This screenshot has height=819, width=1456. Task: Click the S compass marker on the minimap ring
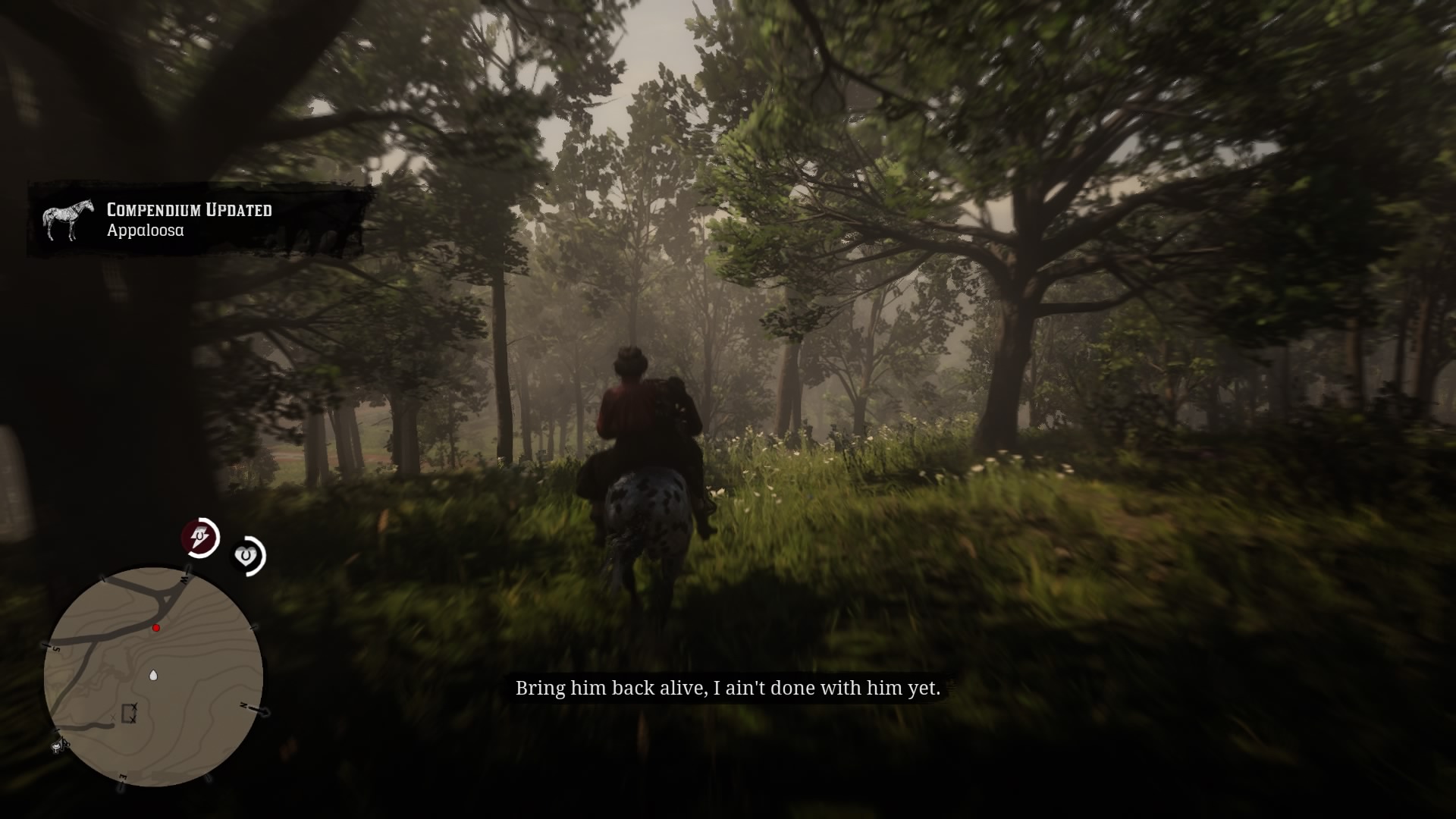(x=56, y=648)
